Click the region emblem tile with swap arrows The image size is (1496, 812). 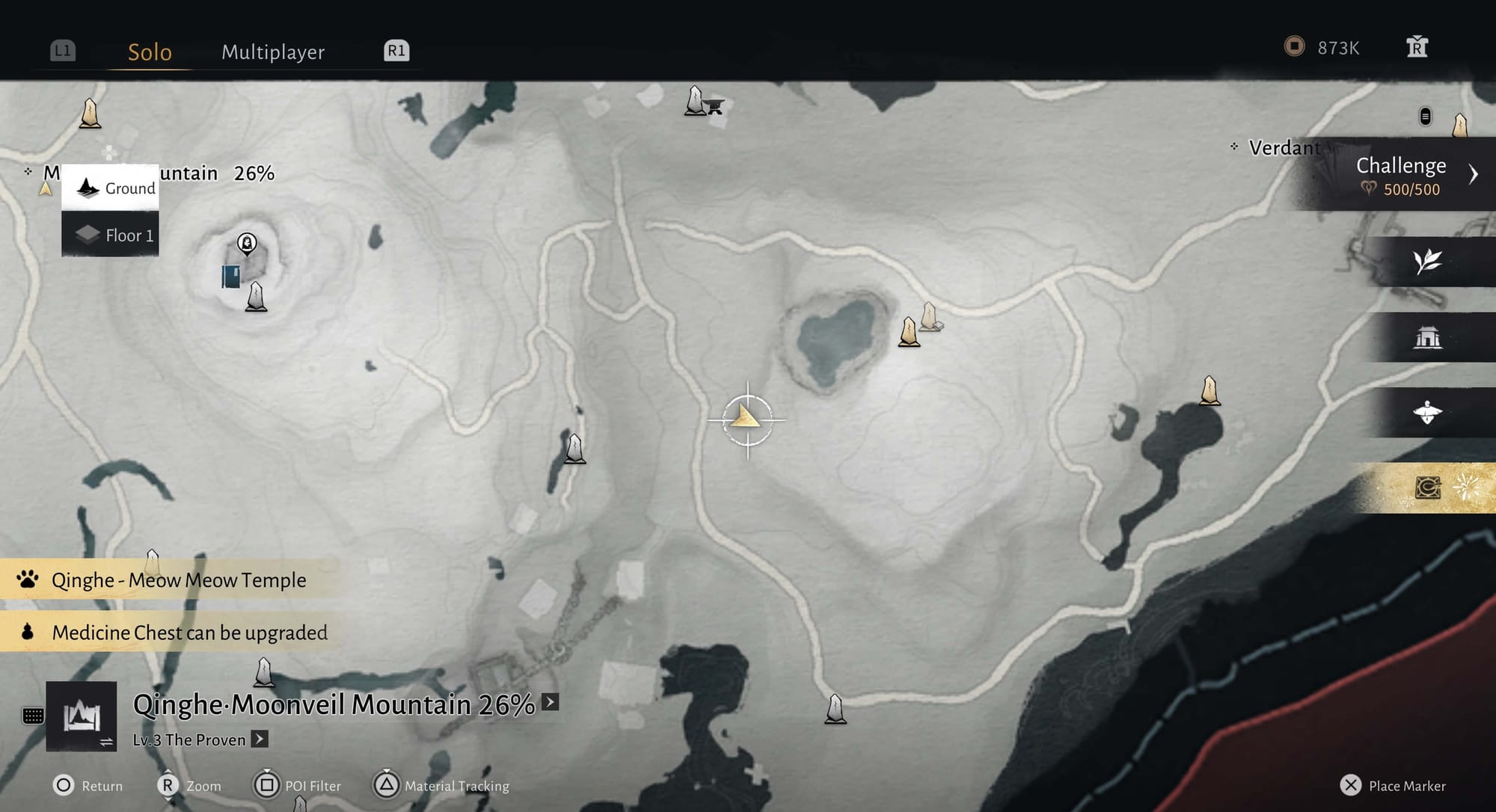click(82, 716)
